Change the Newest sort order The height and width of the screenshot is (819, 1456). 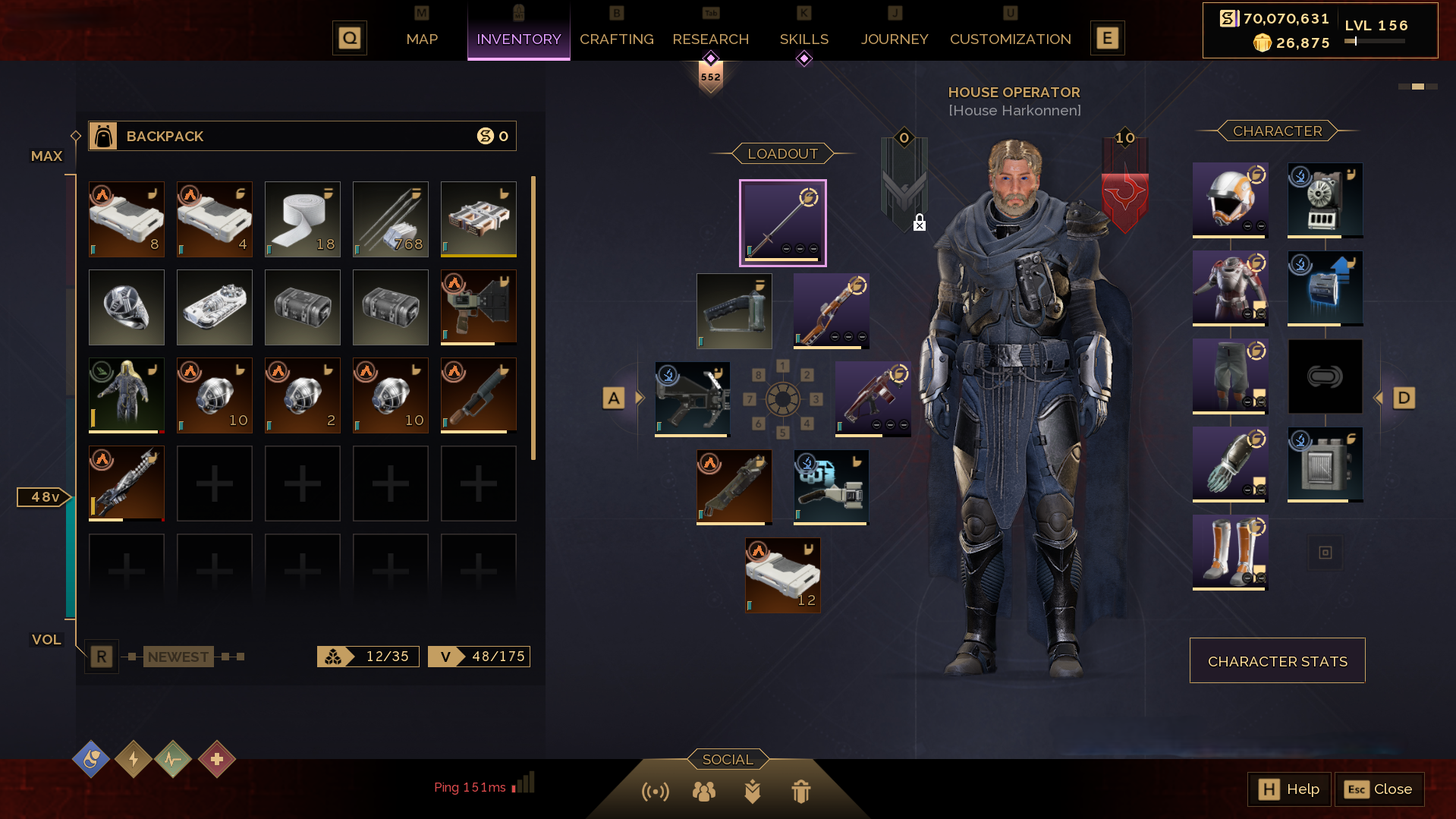coord(178,657)
